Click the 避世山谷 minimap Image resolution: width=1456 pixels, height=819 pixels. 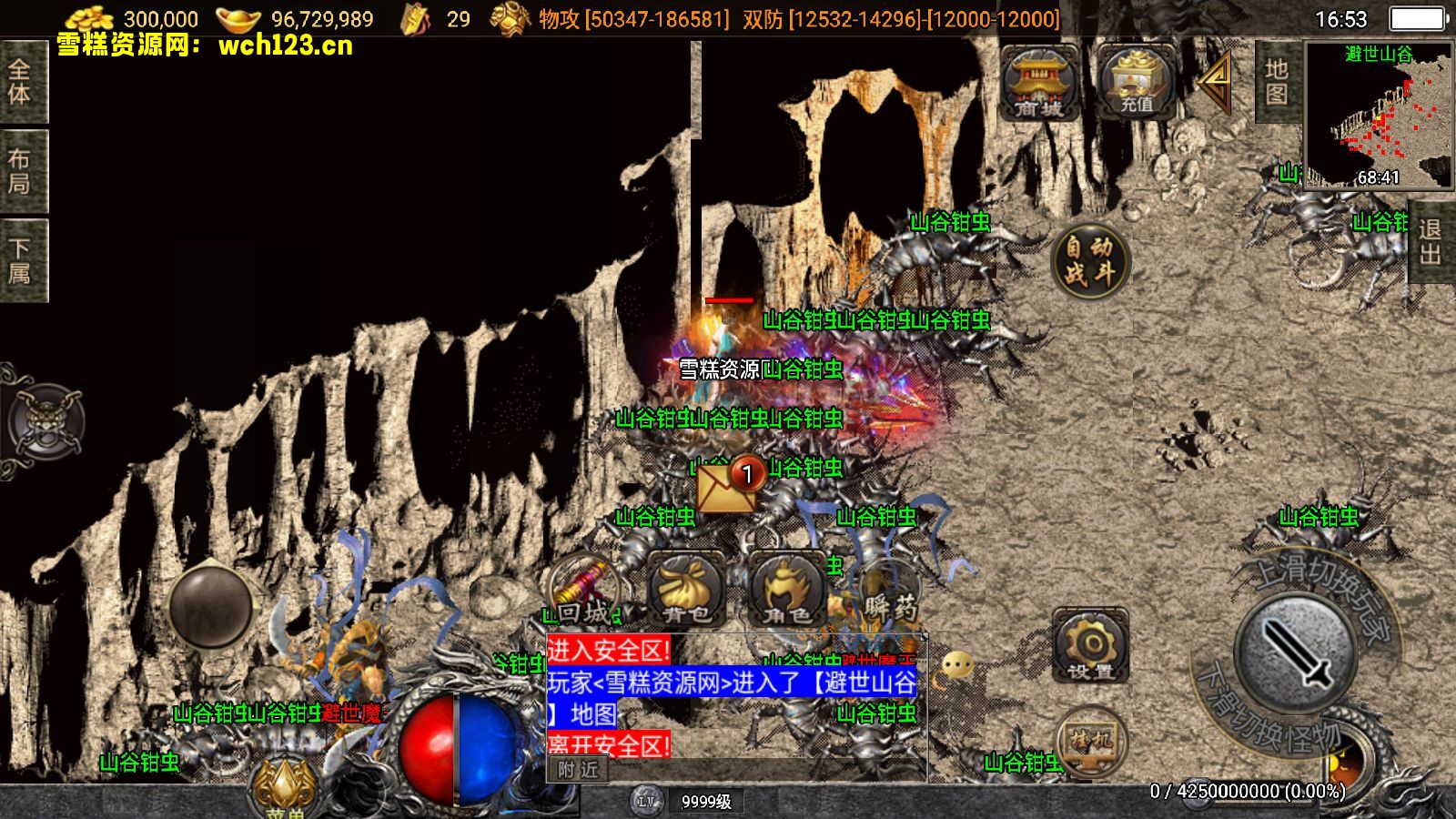(1378, 115)
